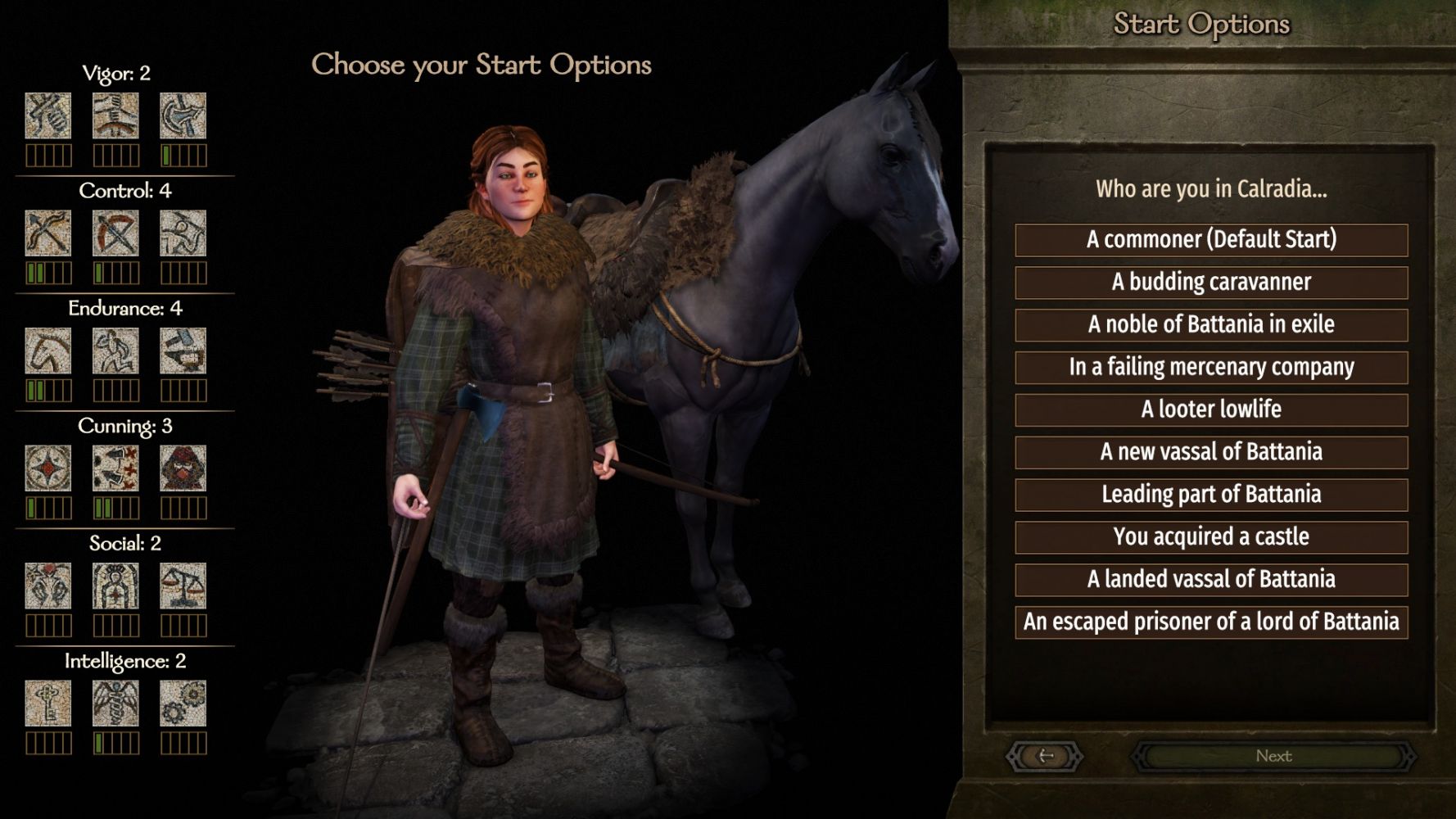This screenshot has height=819, width=1456.
Task: Pick 'A noble of Battania in exile'
Action: click(x=1211, y=325)
